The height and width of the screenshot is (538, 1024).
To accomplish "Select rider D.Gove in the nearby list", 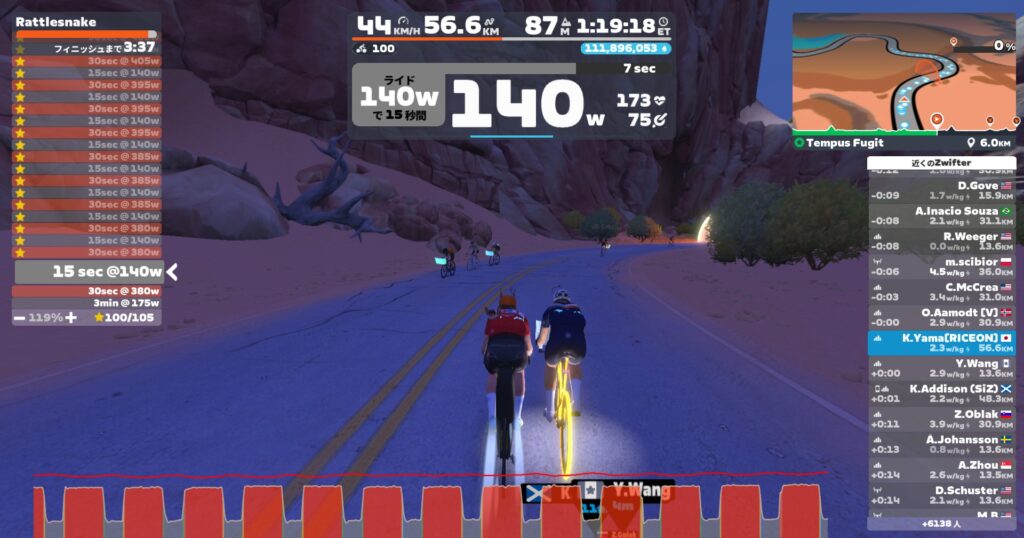I will tap(941, 190).
